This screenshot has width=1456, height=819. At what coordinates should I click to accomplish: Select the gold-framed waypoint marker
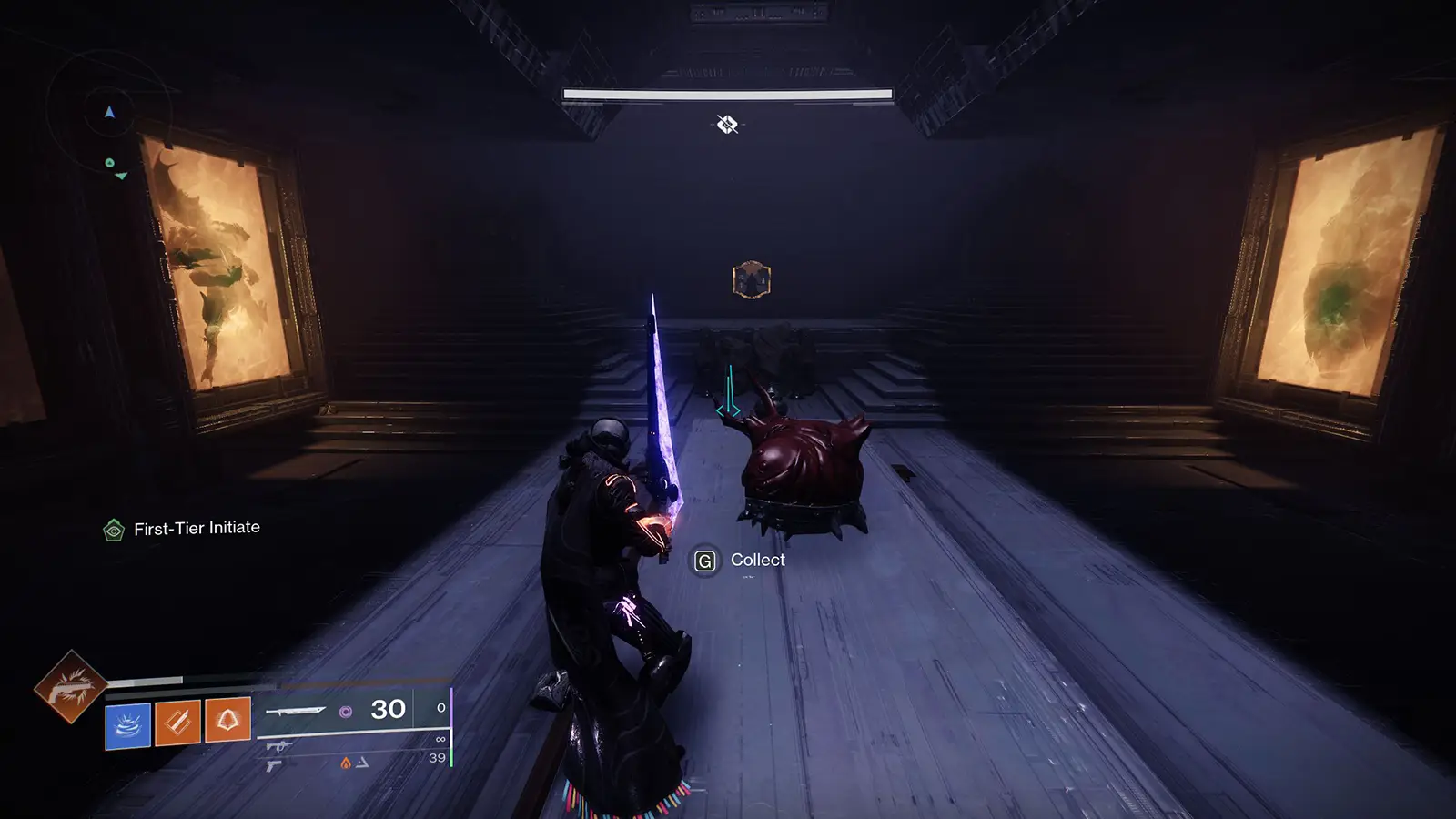click(x=752, y=280)
